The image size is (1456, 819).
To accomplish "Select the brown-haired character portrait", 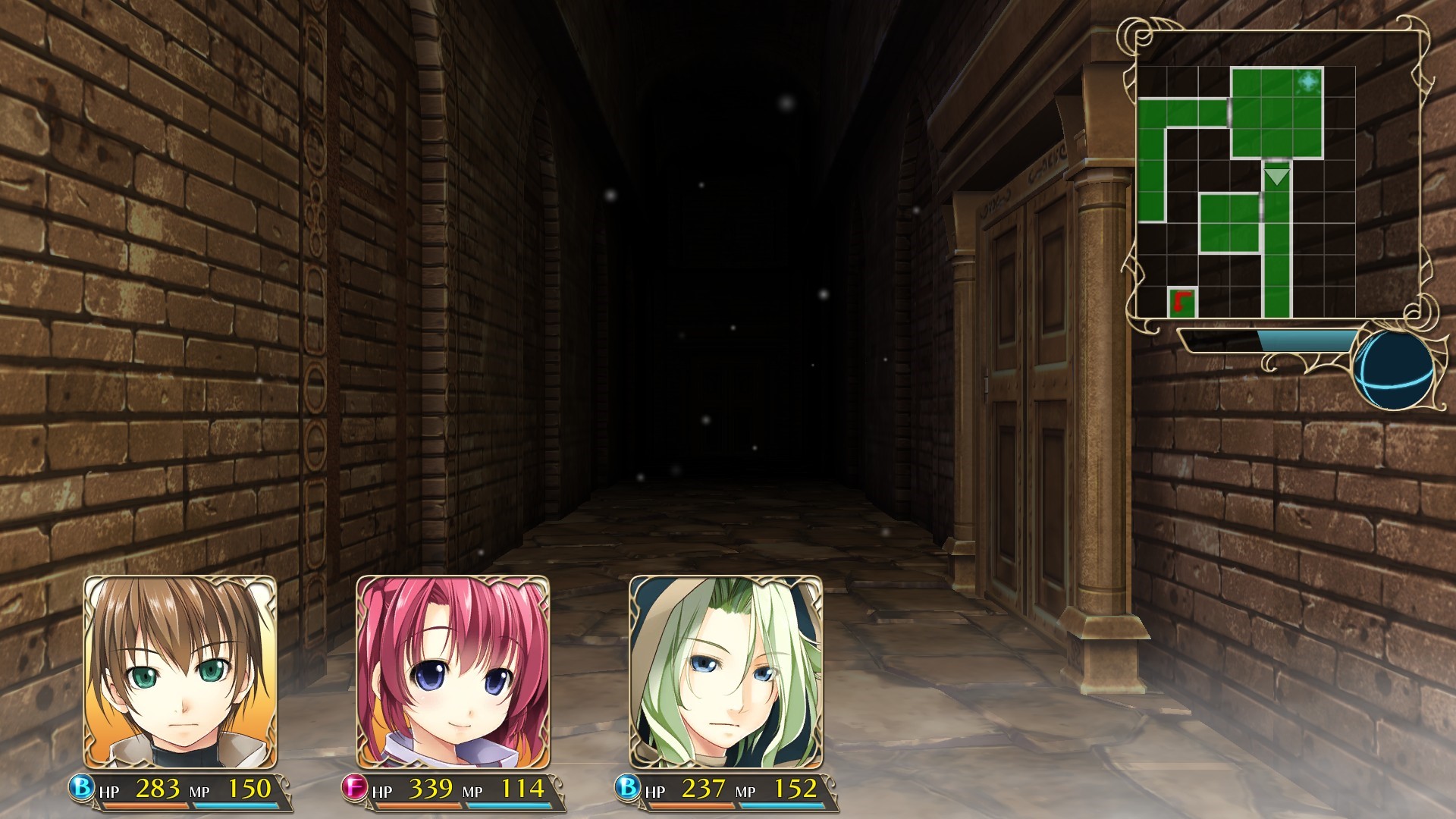I will (180, 672).
